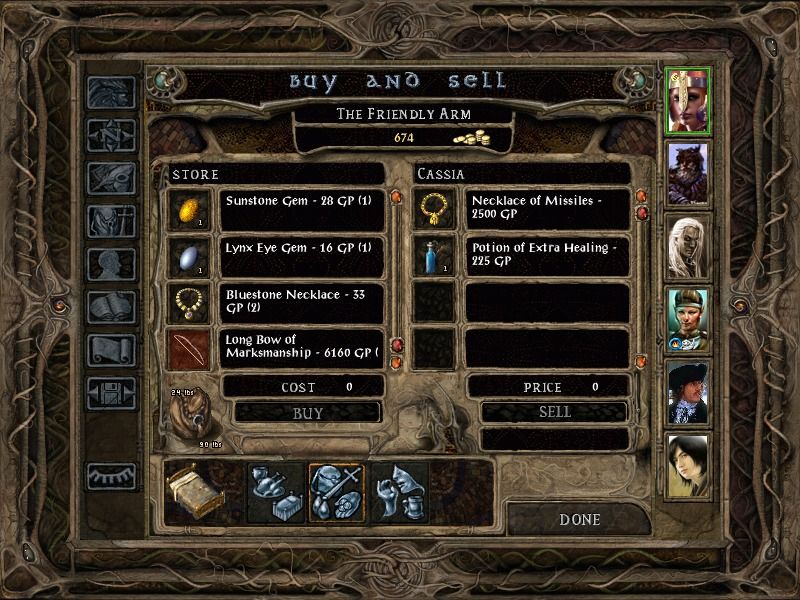Open the buy and sell armor panel
800x600 pixels.
pos(336,492)
